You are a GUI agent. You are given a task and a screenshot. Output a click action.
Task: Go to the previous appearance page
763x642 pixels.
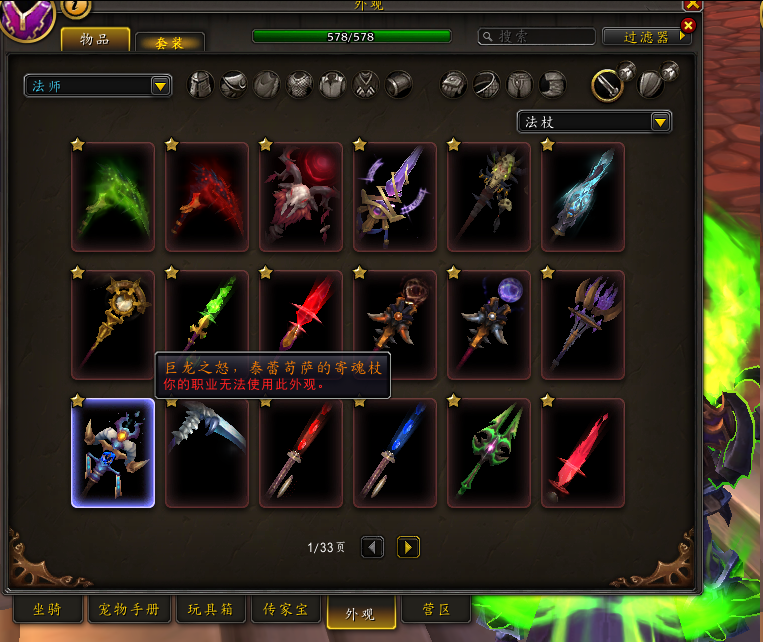point(372,547)
